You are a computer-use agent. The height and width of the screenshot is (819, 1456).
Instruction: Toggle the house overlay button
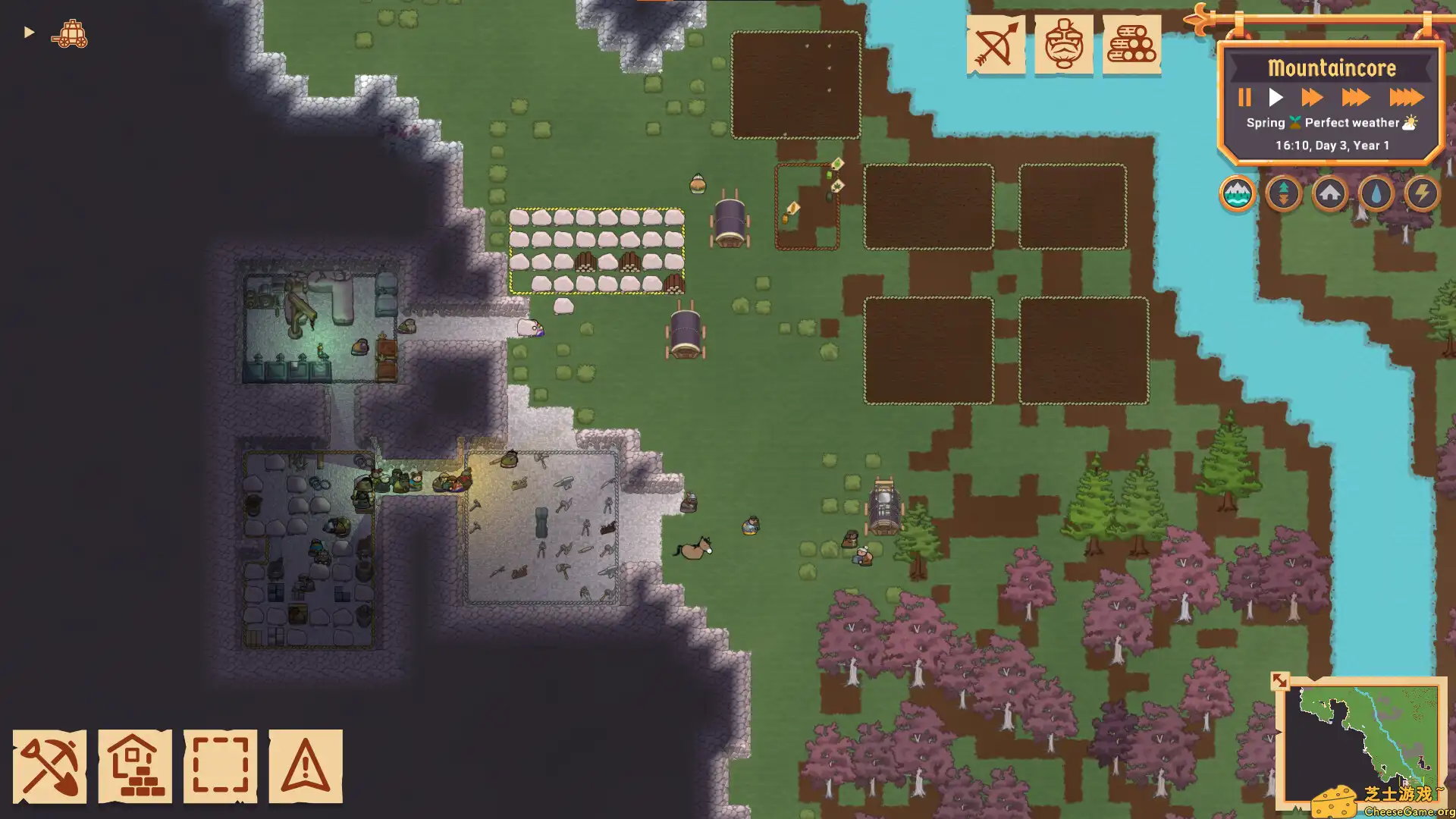(x=1330, y=194)
